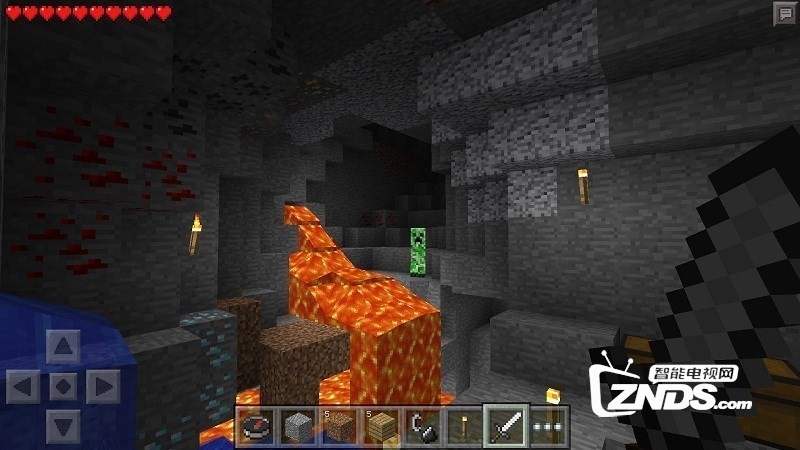This screenshot has height=450, width=800.
Task: Select the compass hotbar slot
Action: pyautogui.click(x=255, y=426)
